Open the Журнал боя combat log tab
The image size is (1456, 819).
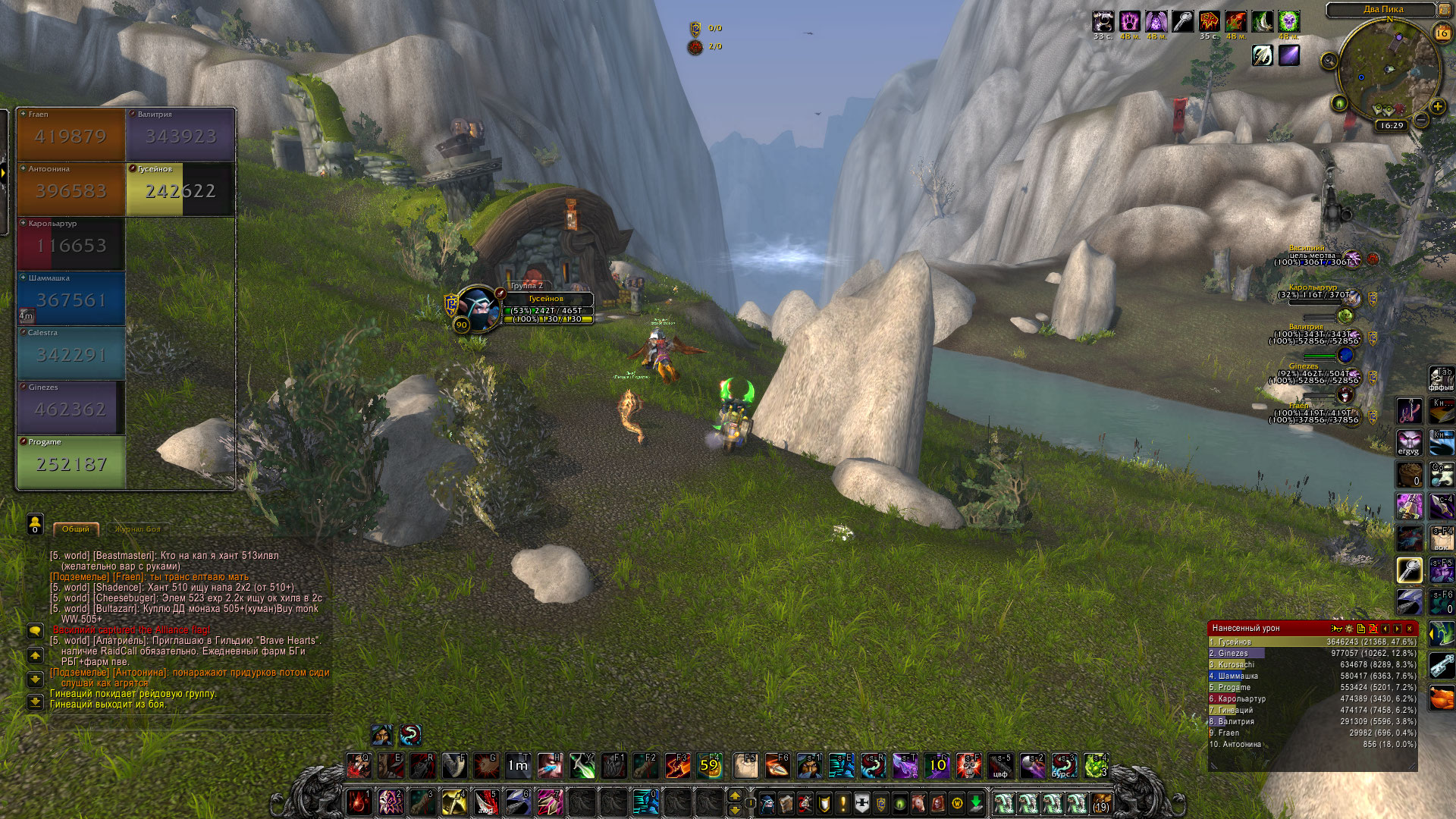pos(137,529)
